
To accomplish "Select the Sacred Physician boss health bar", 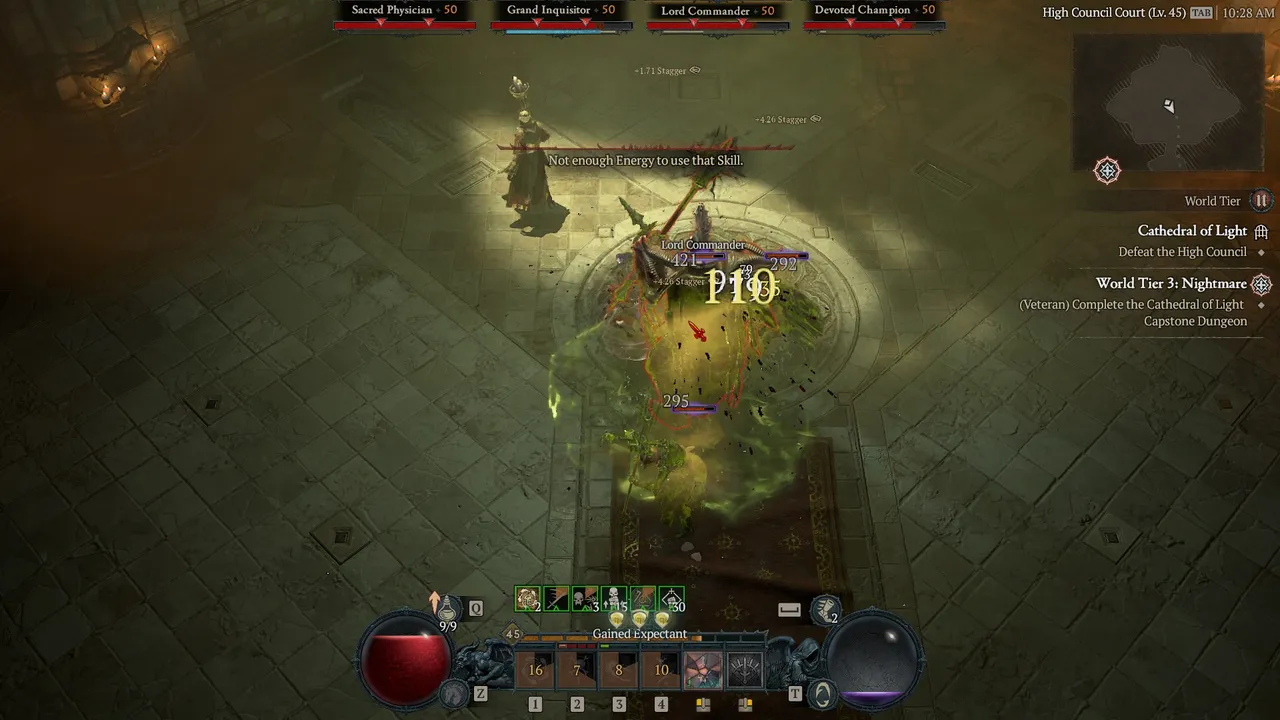I will (405, 25).
